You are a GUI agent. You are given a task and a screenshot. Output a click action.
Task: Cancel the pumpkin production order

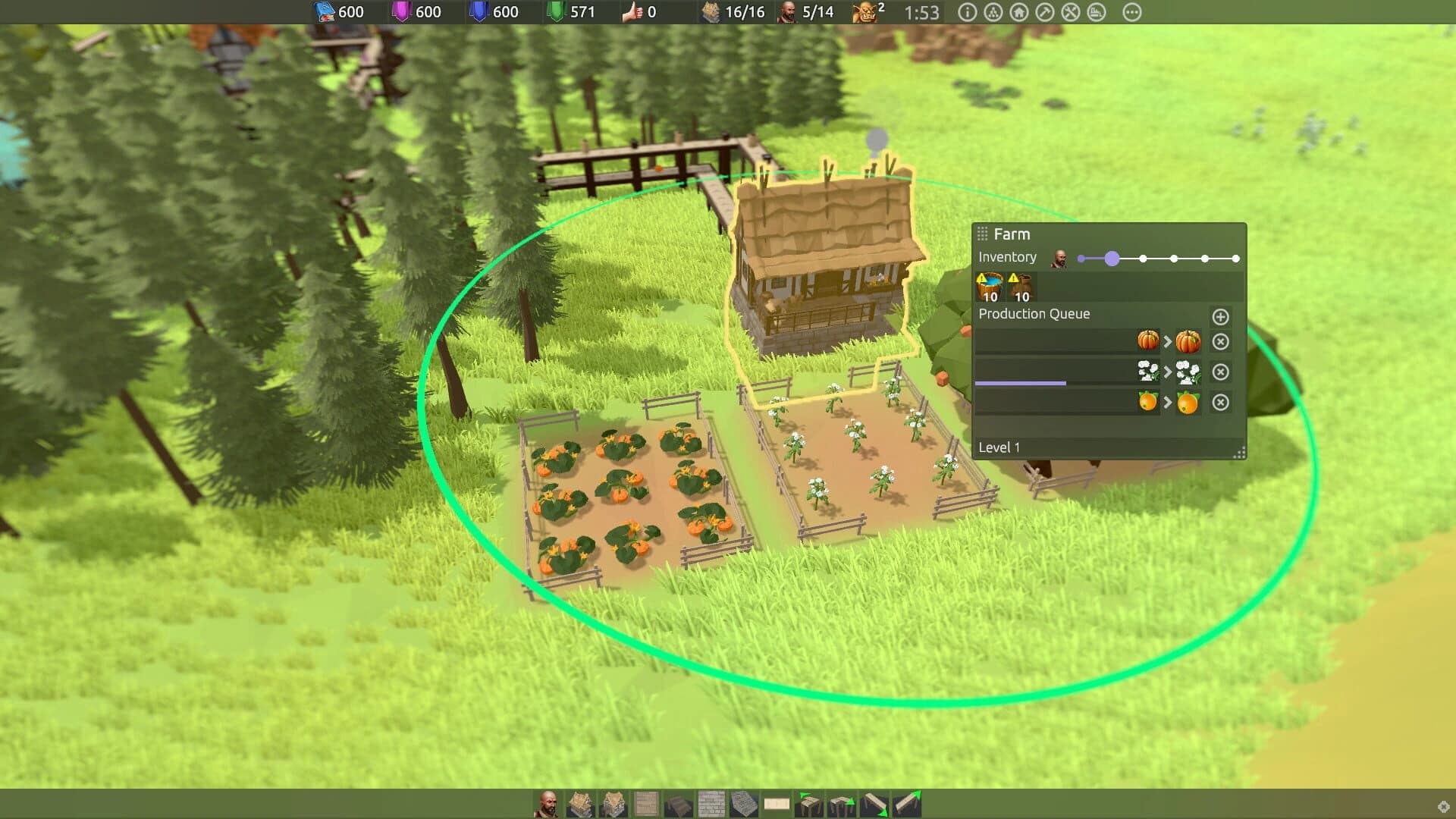[1221, 342]
